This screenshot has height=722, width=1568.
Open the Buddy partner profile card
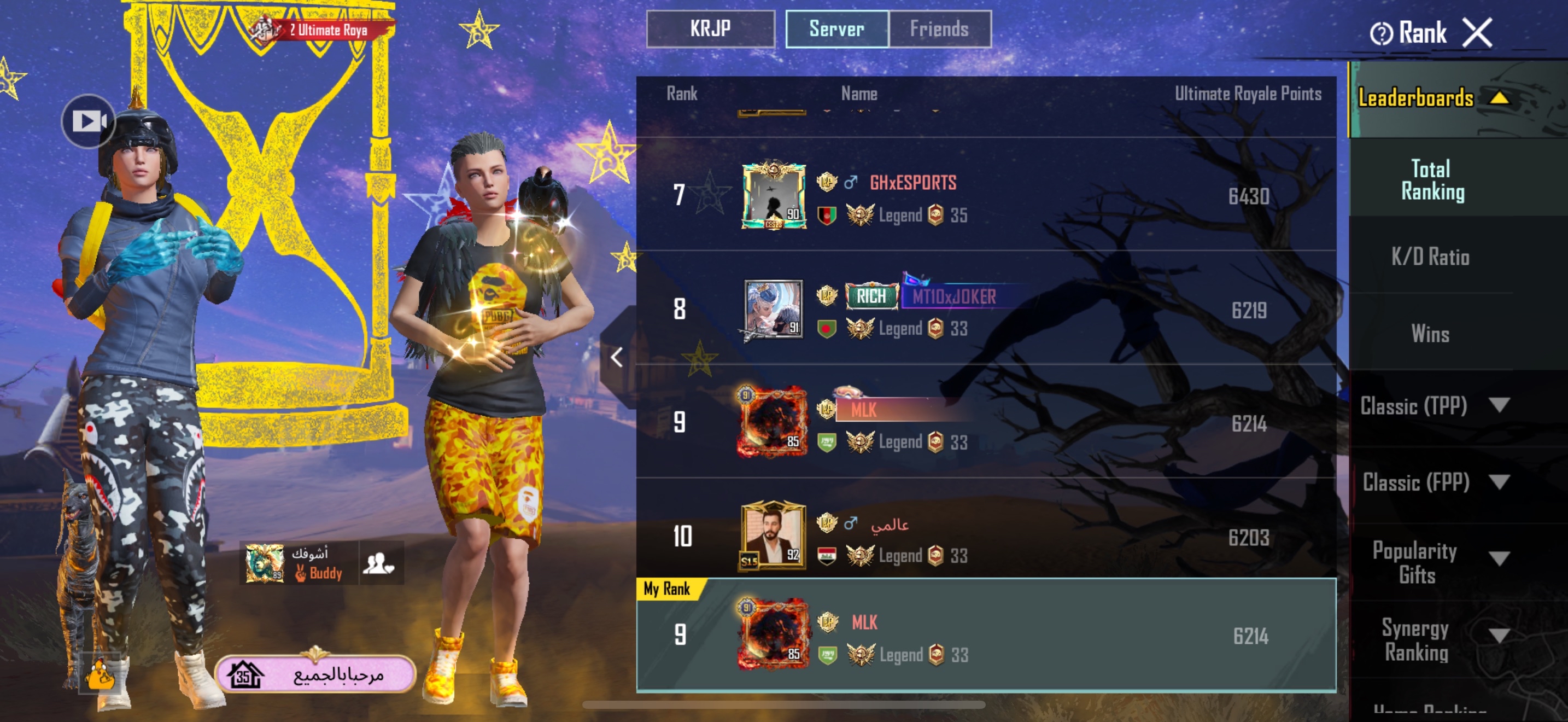(x=299, y=563)
